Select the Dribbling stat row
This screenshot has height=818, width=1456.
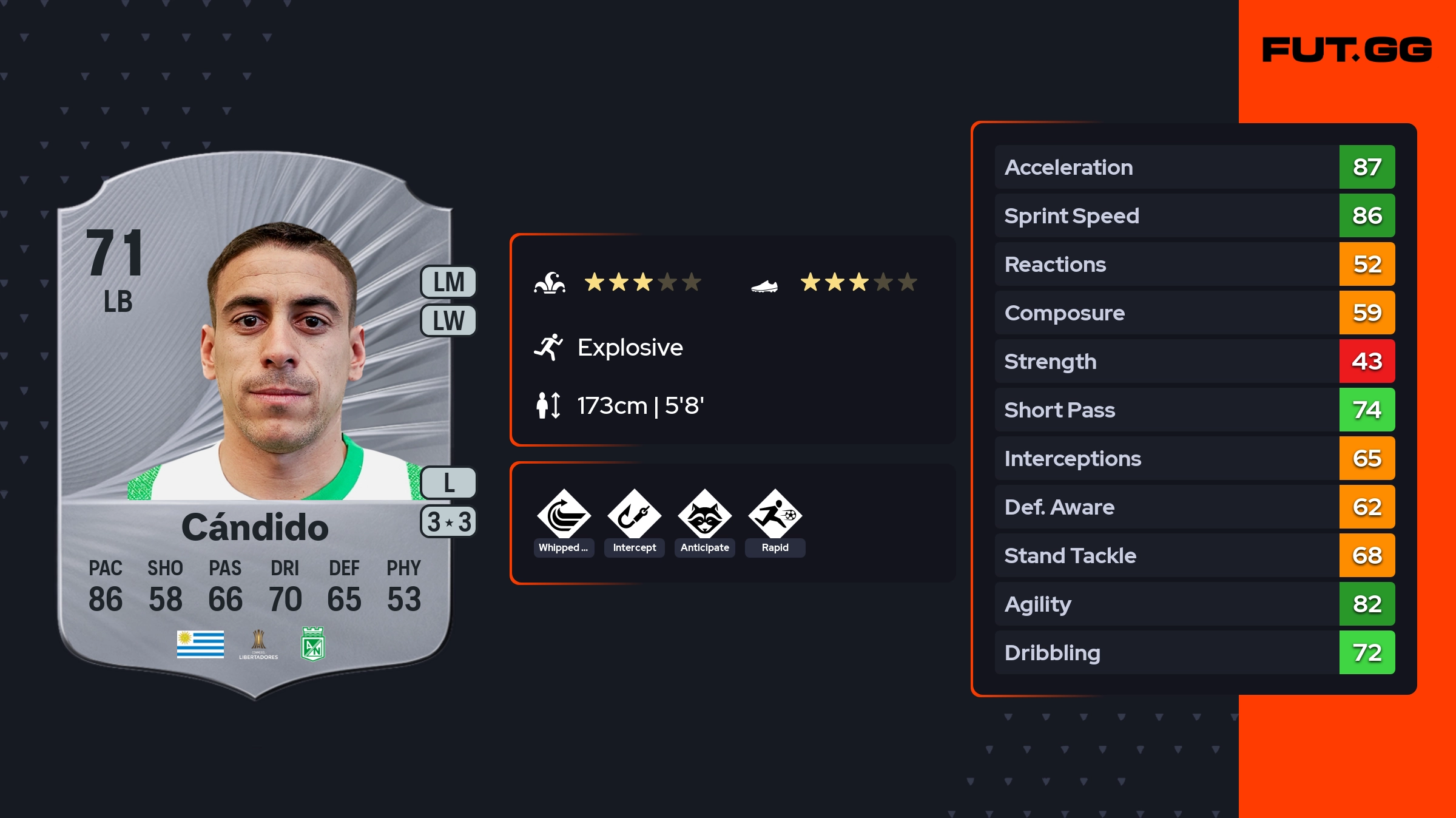click(x=1194, y=652)
